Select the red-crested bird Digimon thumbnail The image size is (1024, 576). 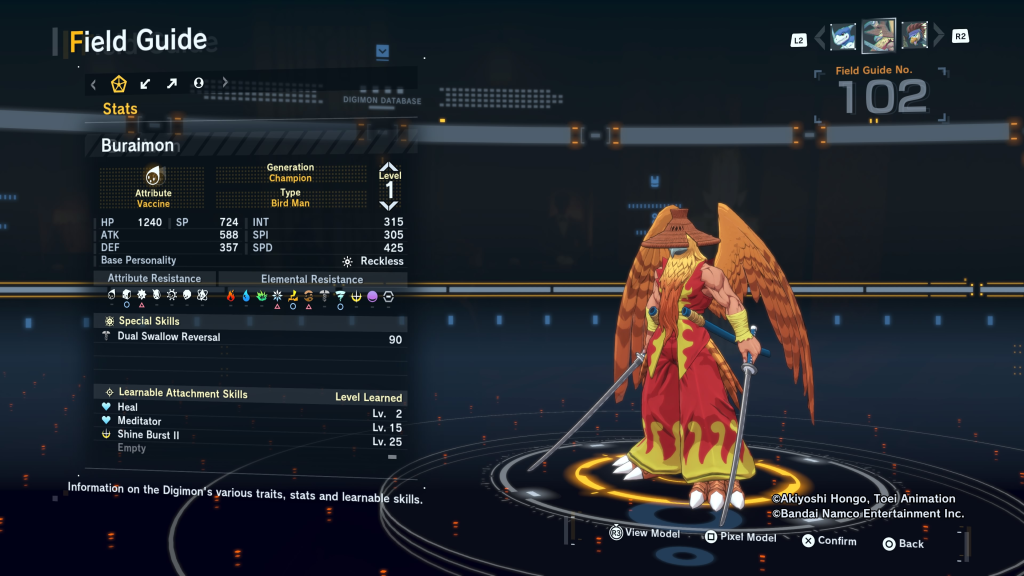click(913, 36)
